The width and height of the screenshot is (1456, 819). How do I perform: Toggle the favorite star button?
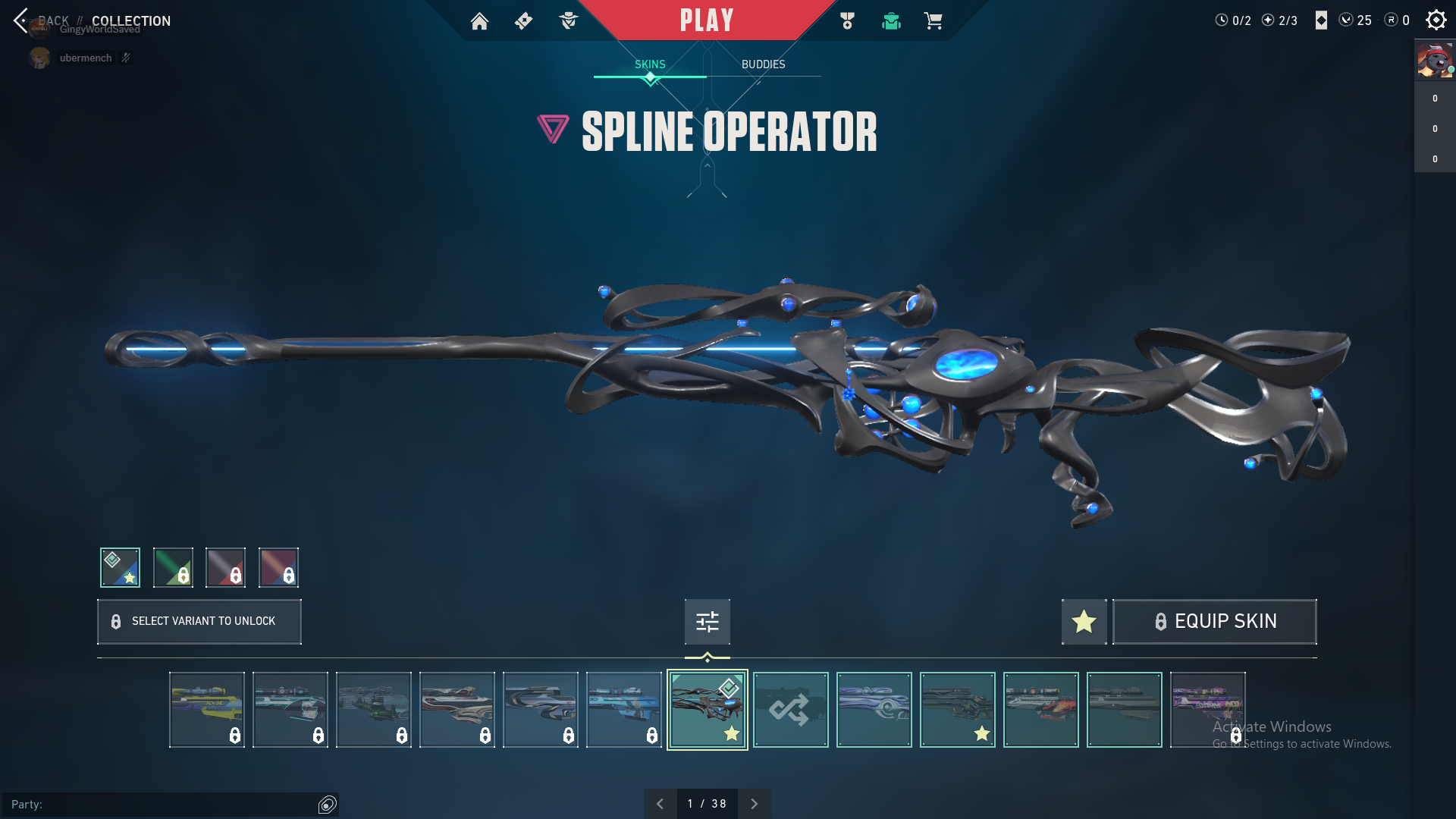[x=1084, y=622]
